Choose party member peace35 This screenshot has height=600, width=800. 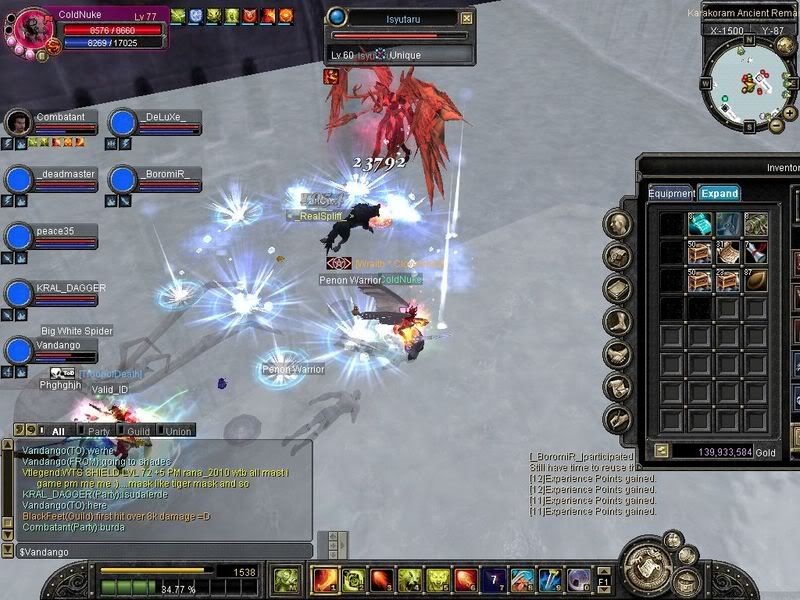tap(19, 237)
